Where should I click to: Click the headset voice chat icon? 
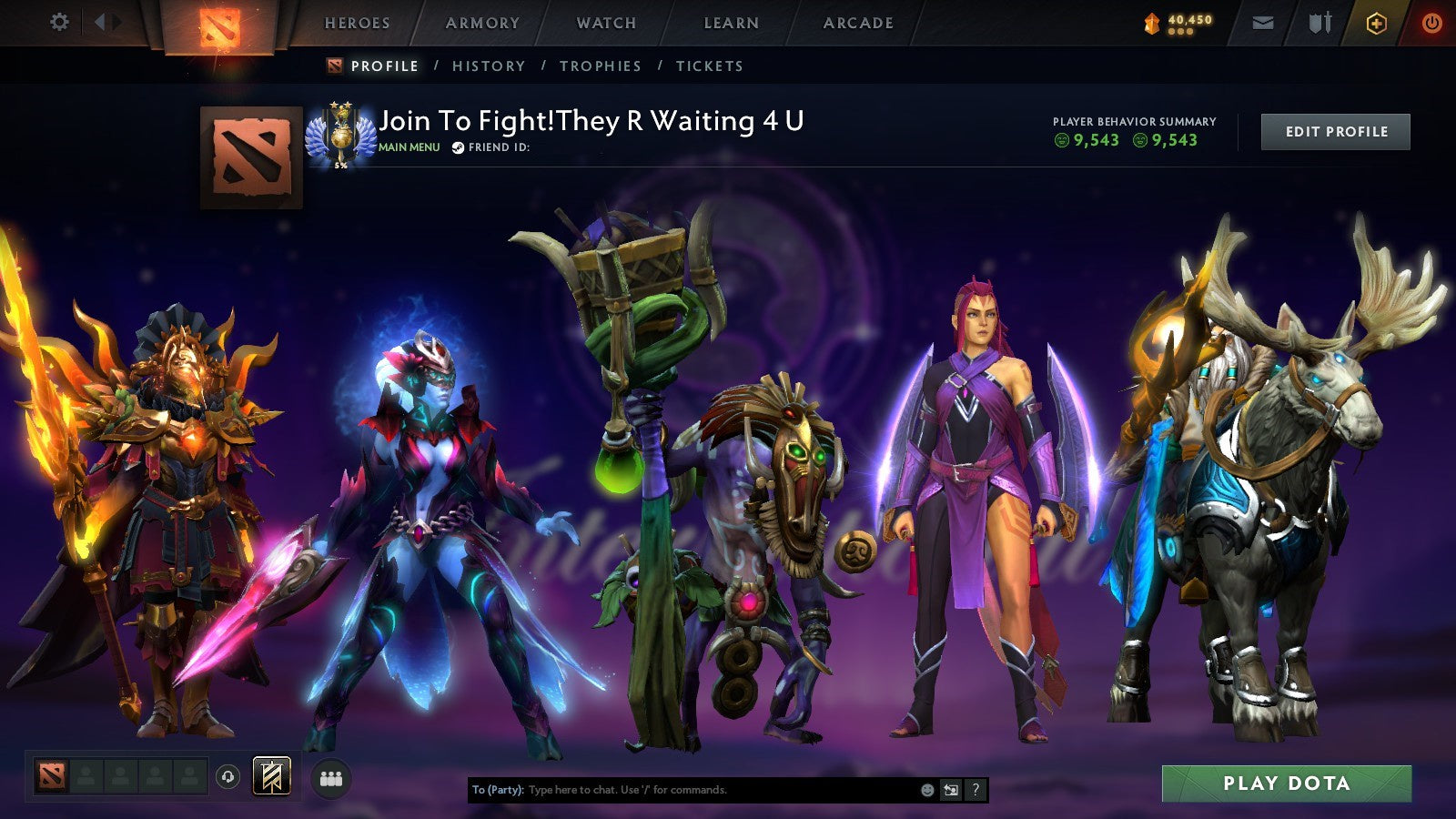(x=226, y=775)
